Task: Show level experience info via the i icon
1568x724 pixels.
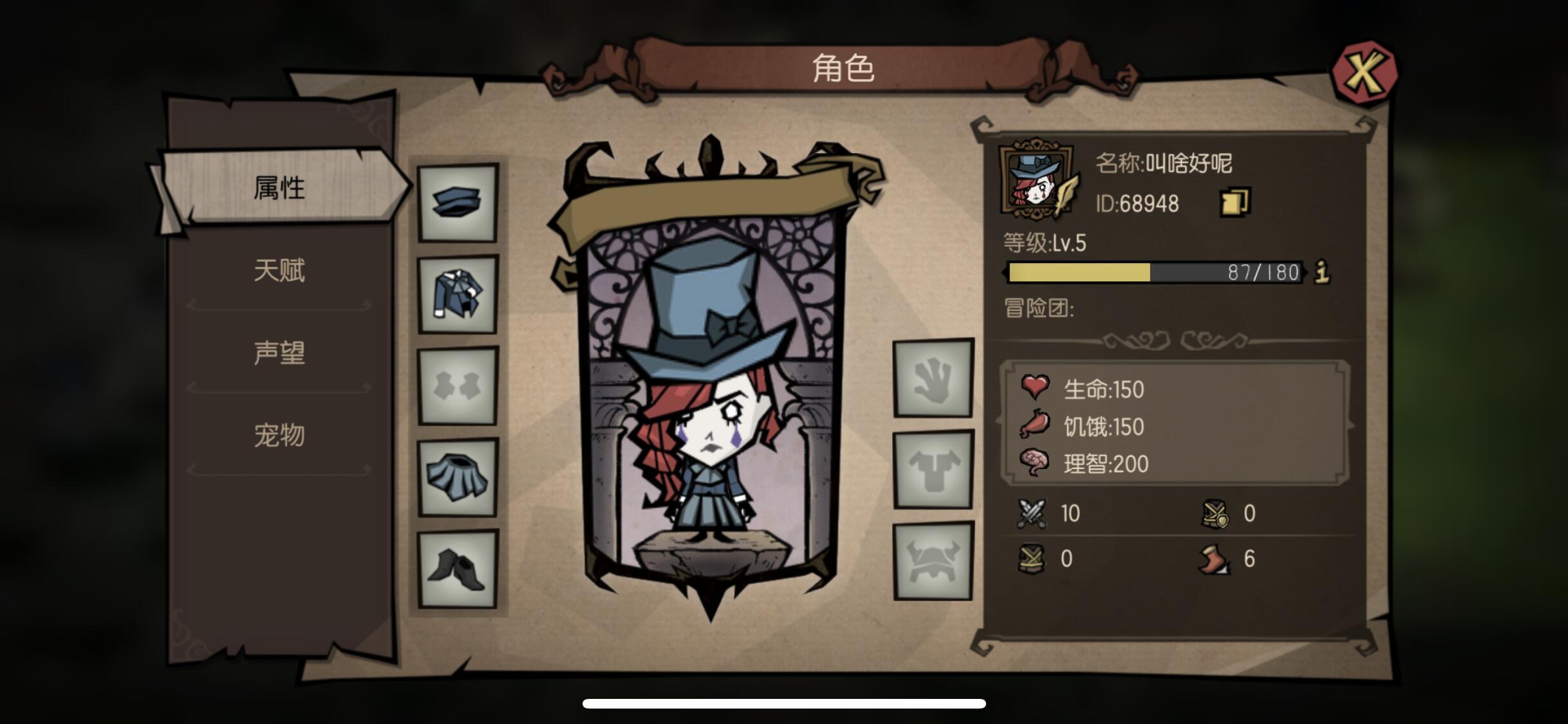Action: click(x=1321, y=272)
